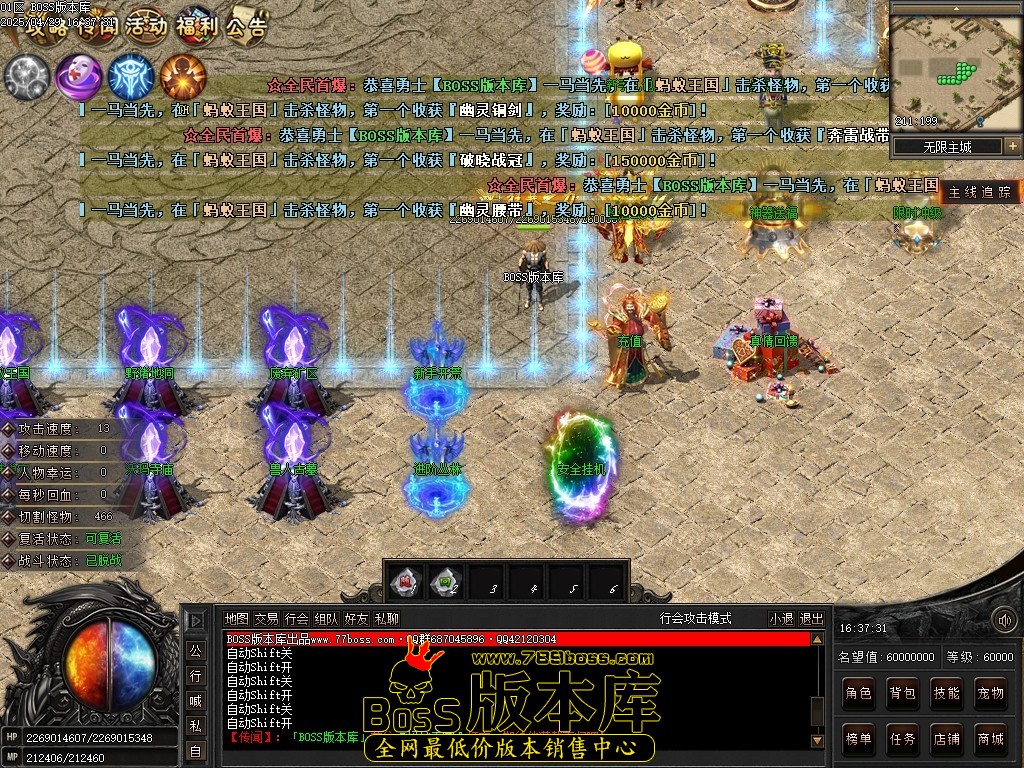
Task: Toggle the sound speaker icon
Action: [1003, 620]
